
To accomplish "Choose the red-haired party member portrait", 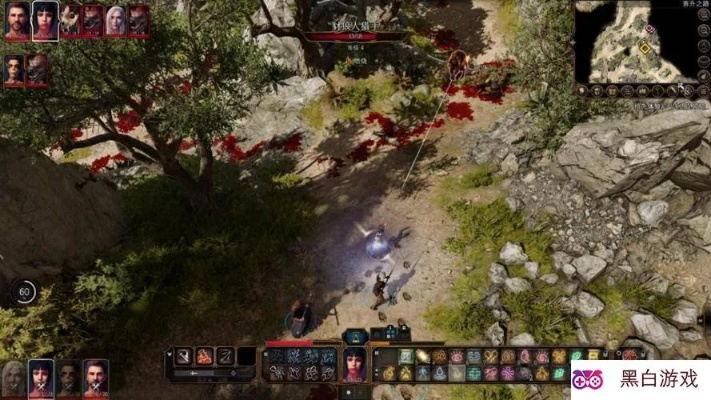I will (x=95, y=375).
